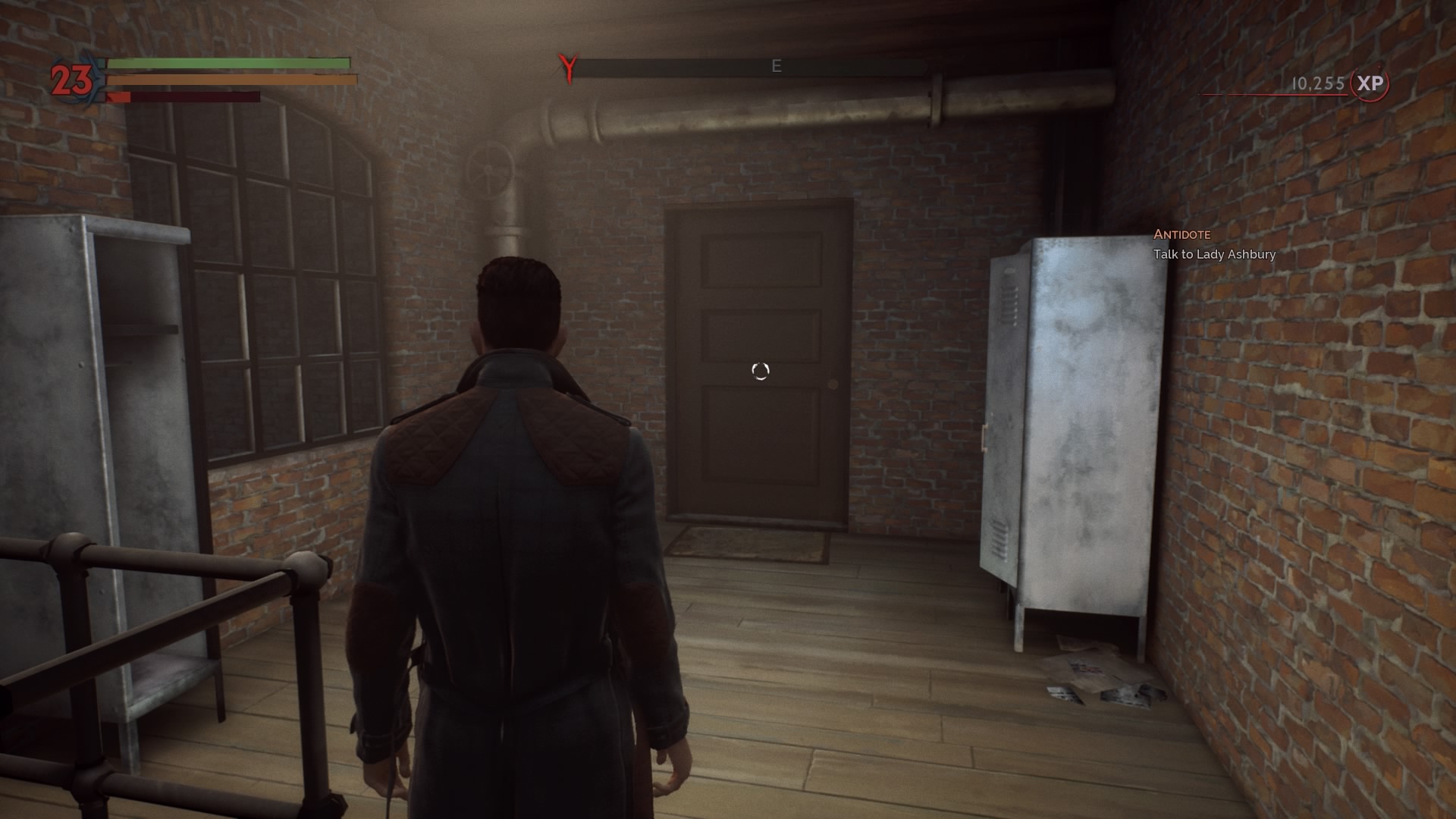Click the interaction reticle on the door

(759, 371)
